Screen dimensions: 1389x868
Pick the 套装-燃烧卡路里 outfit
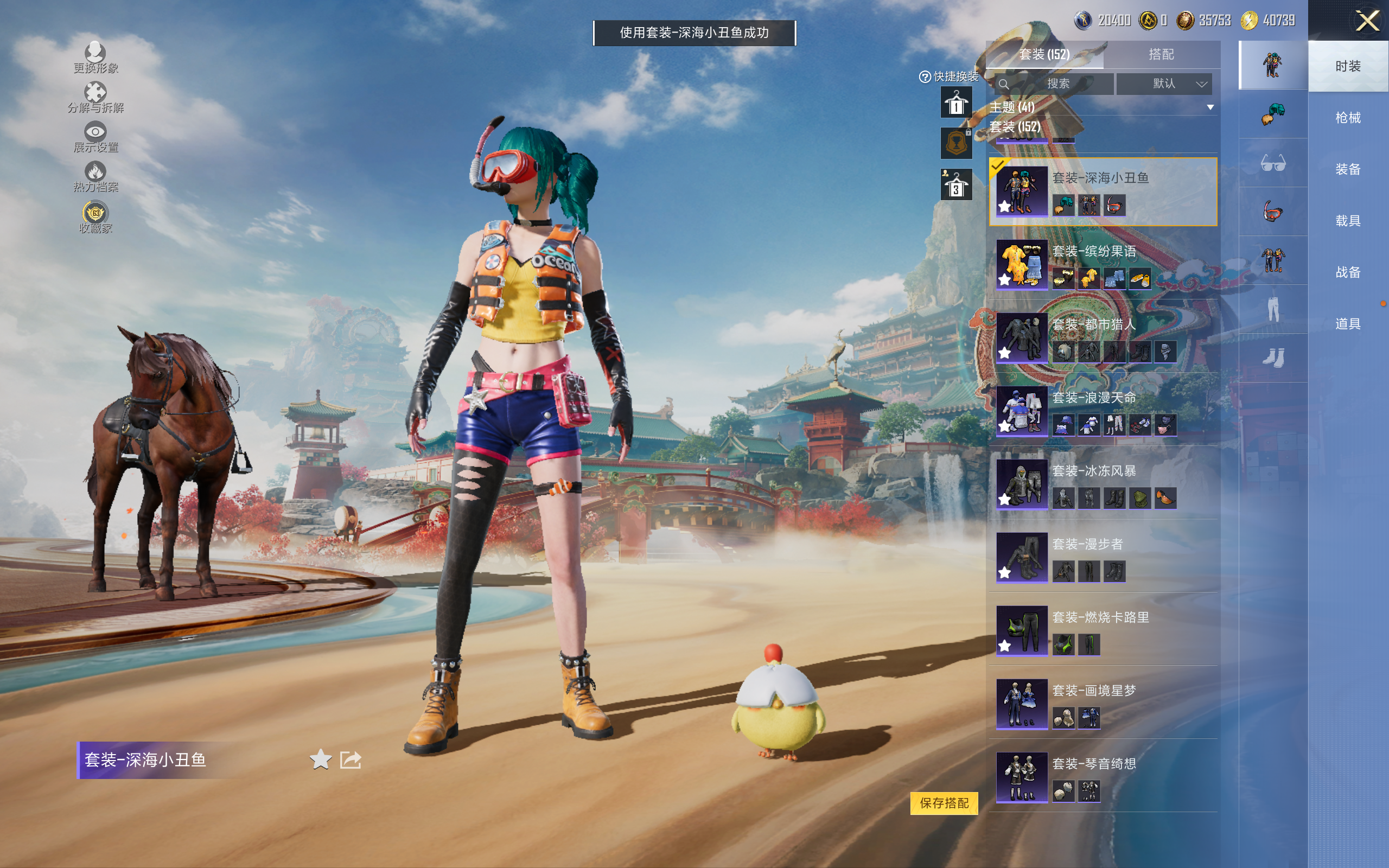1102,630
